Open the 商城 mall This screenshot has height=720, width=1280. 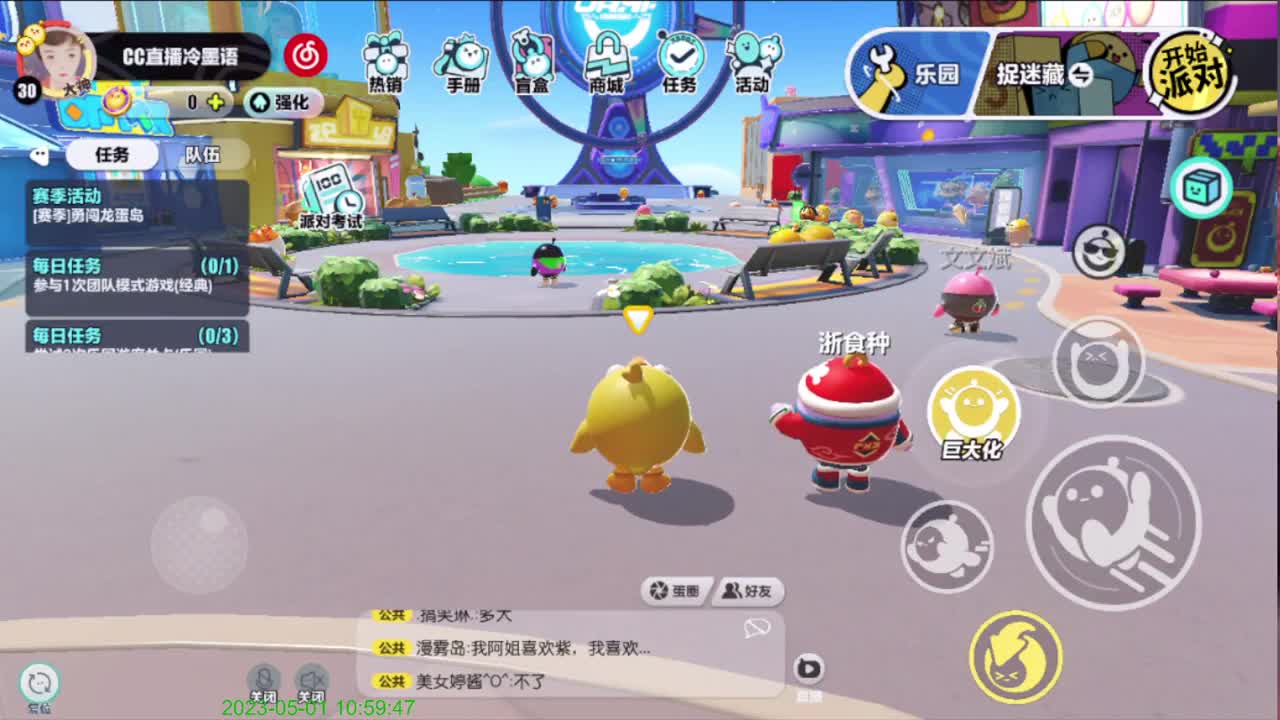(x=608, y=62)
